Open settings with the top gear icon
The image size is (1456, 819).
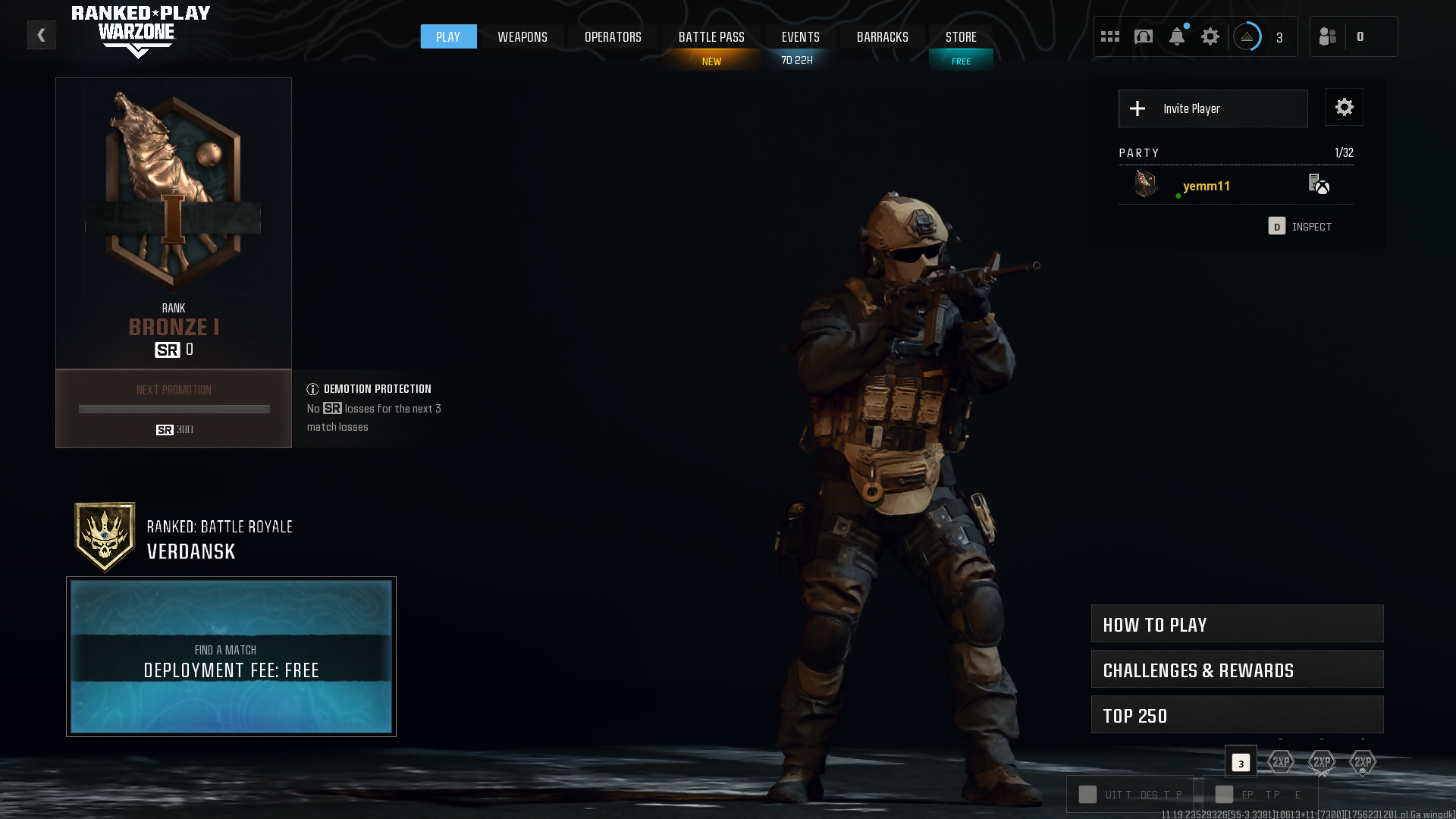pos(1210,36)
